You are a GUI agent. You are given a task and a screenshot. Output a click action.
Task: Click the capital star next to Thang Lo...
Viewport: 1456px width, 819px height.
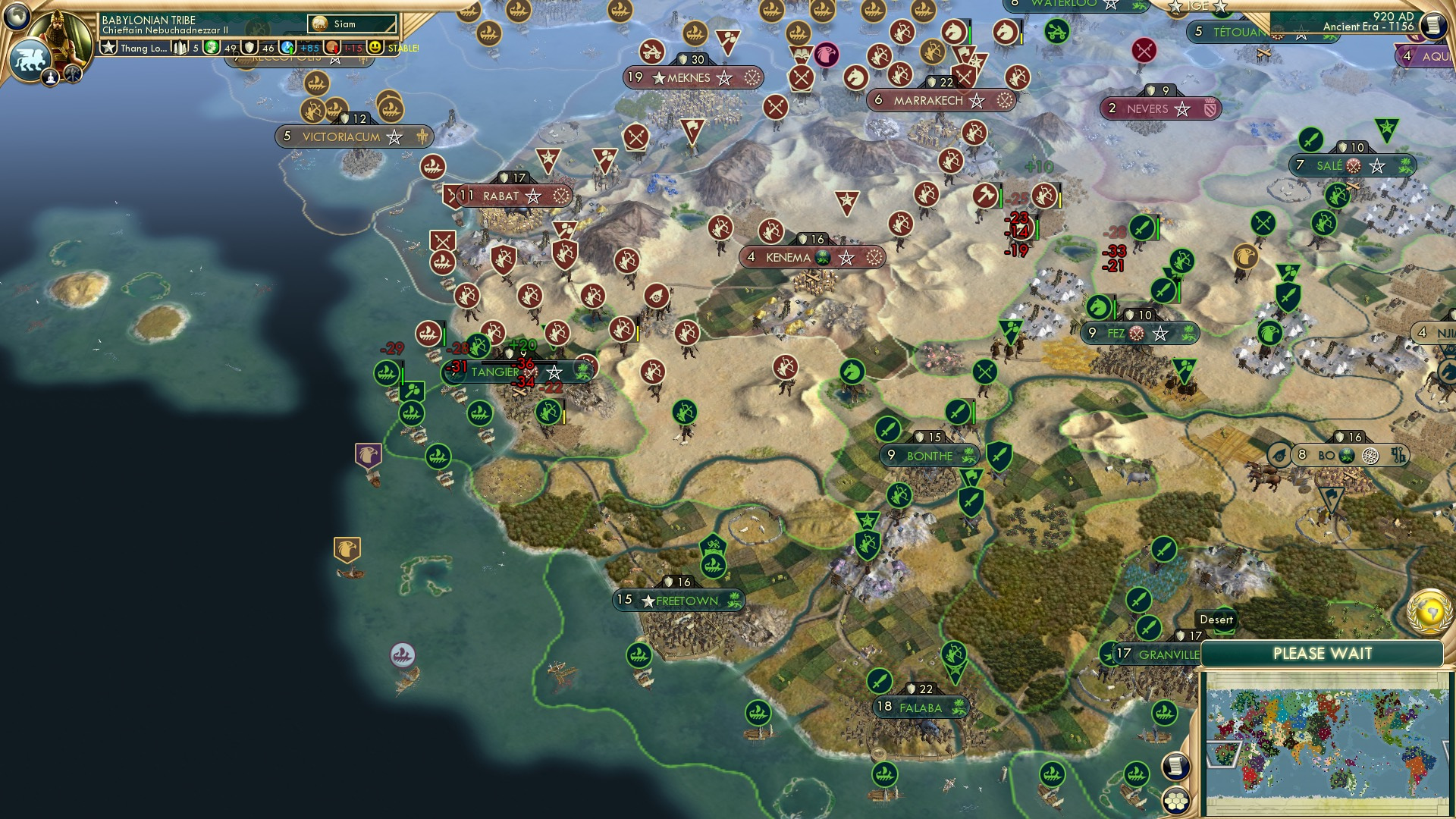(x=108, y=47)
